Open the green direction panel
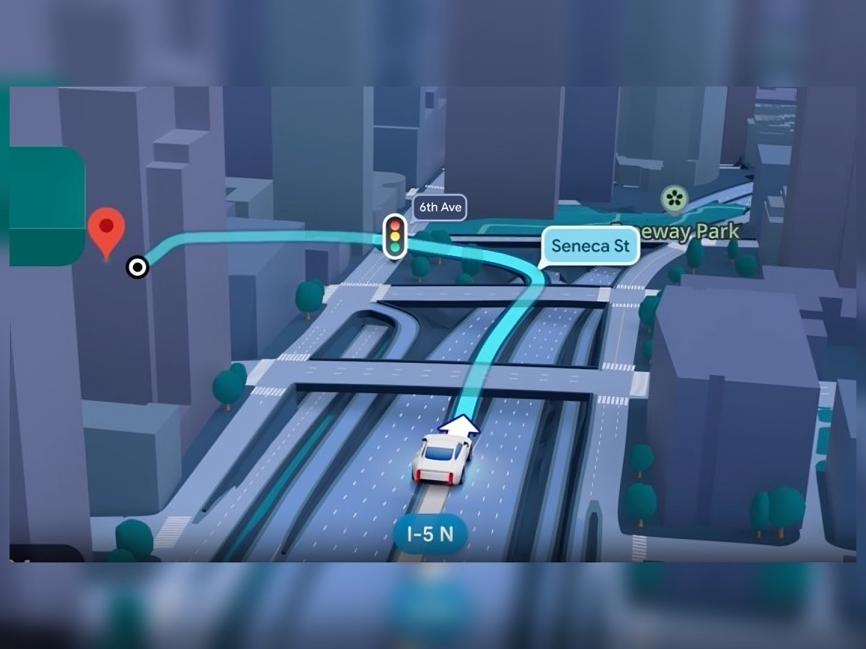This screenshot has height=649, width=866. tap(45, 206)
